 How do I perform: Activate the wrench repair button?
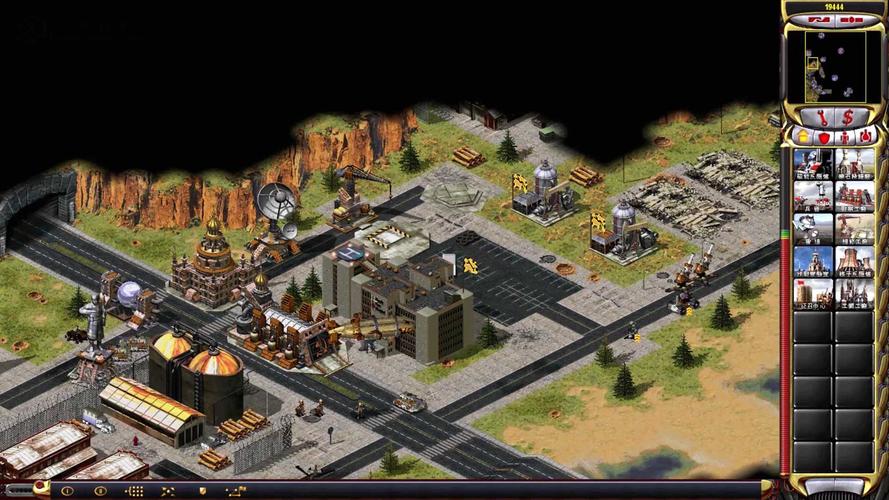tap(820, 117)
